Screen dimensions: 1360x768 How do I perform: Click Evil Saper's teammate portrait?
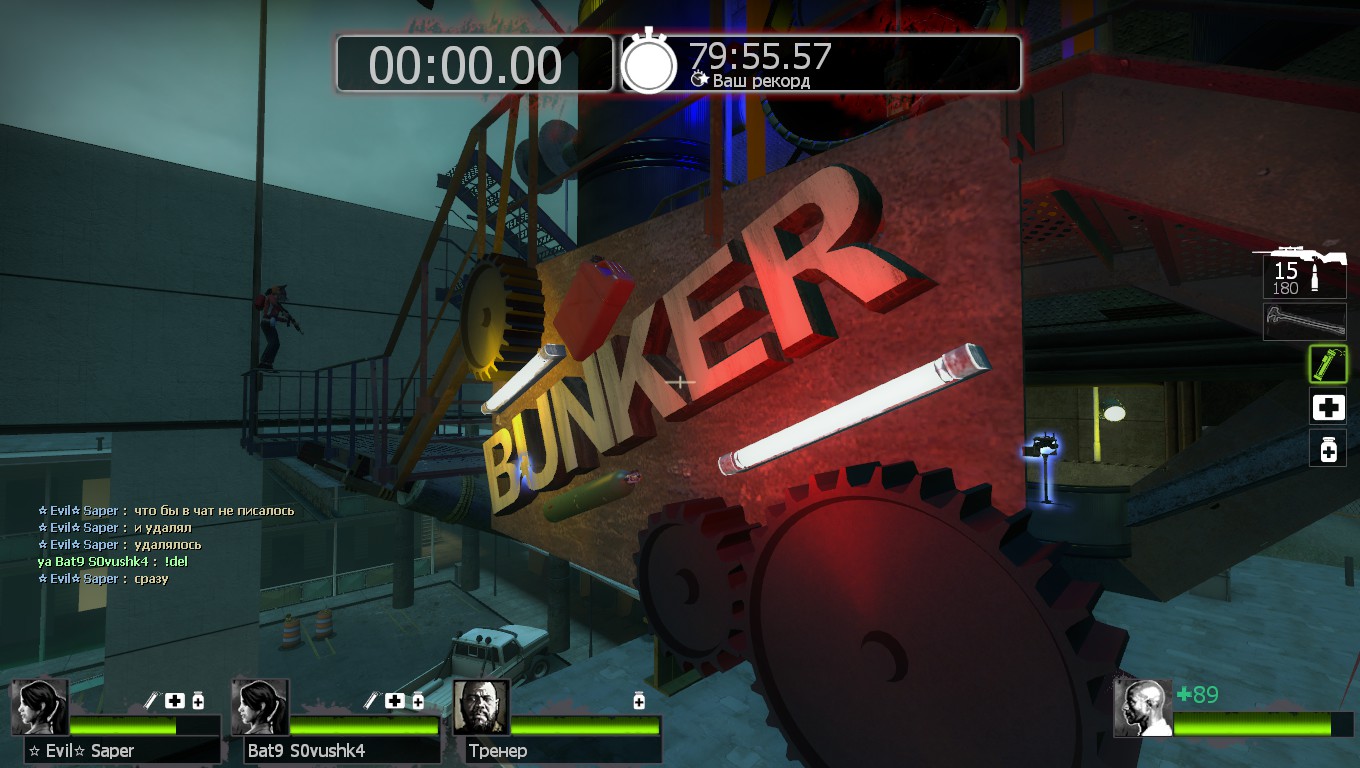point(40,707)
